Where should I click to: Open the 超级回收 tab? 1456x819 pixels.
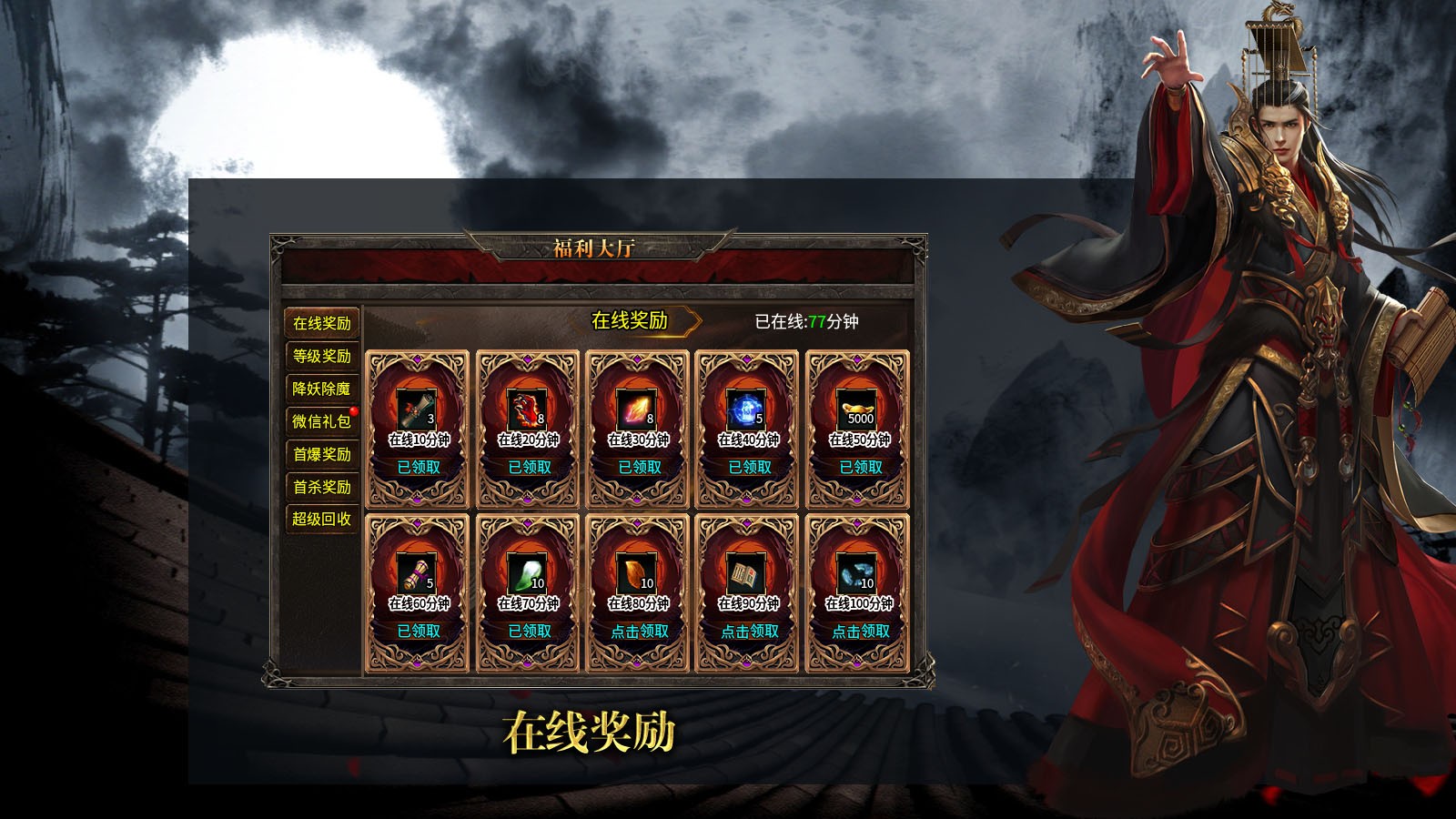click(320, 520)
